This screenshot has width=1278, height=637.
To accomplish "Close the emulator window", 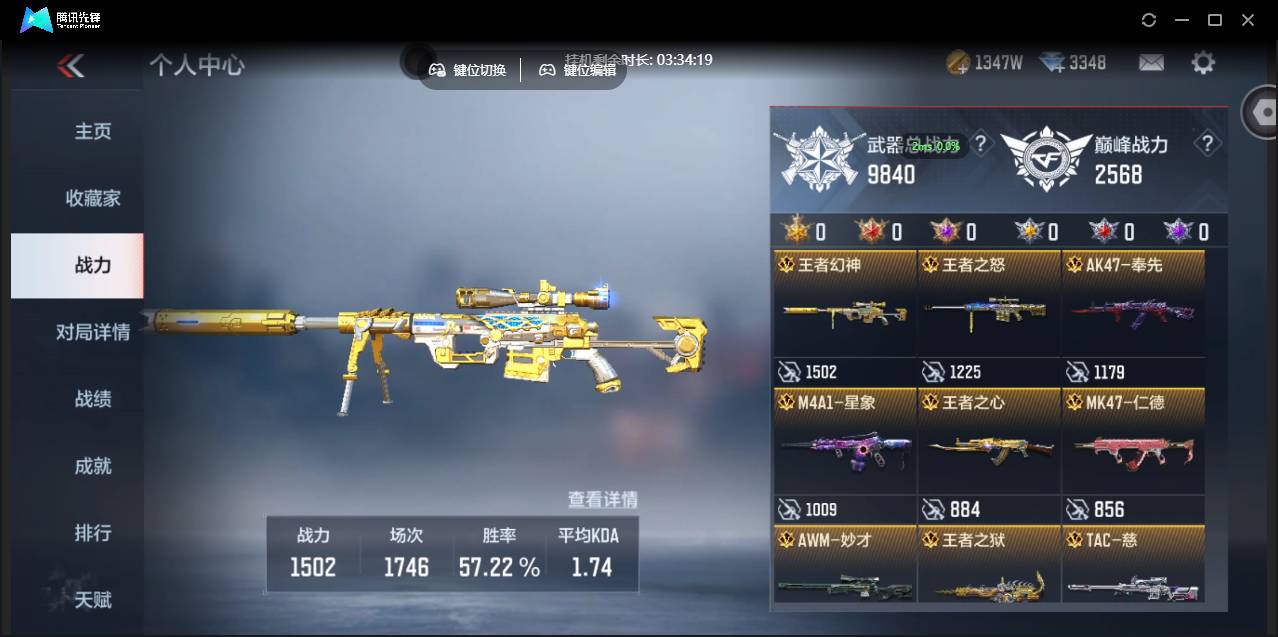I will [x=1248, y=20].
